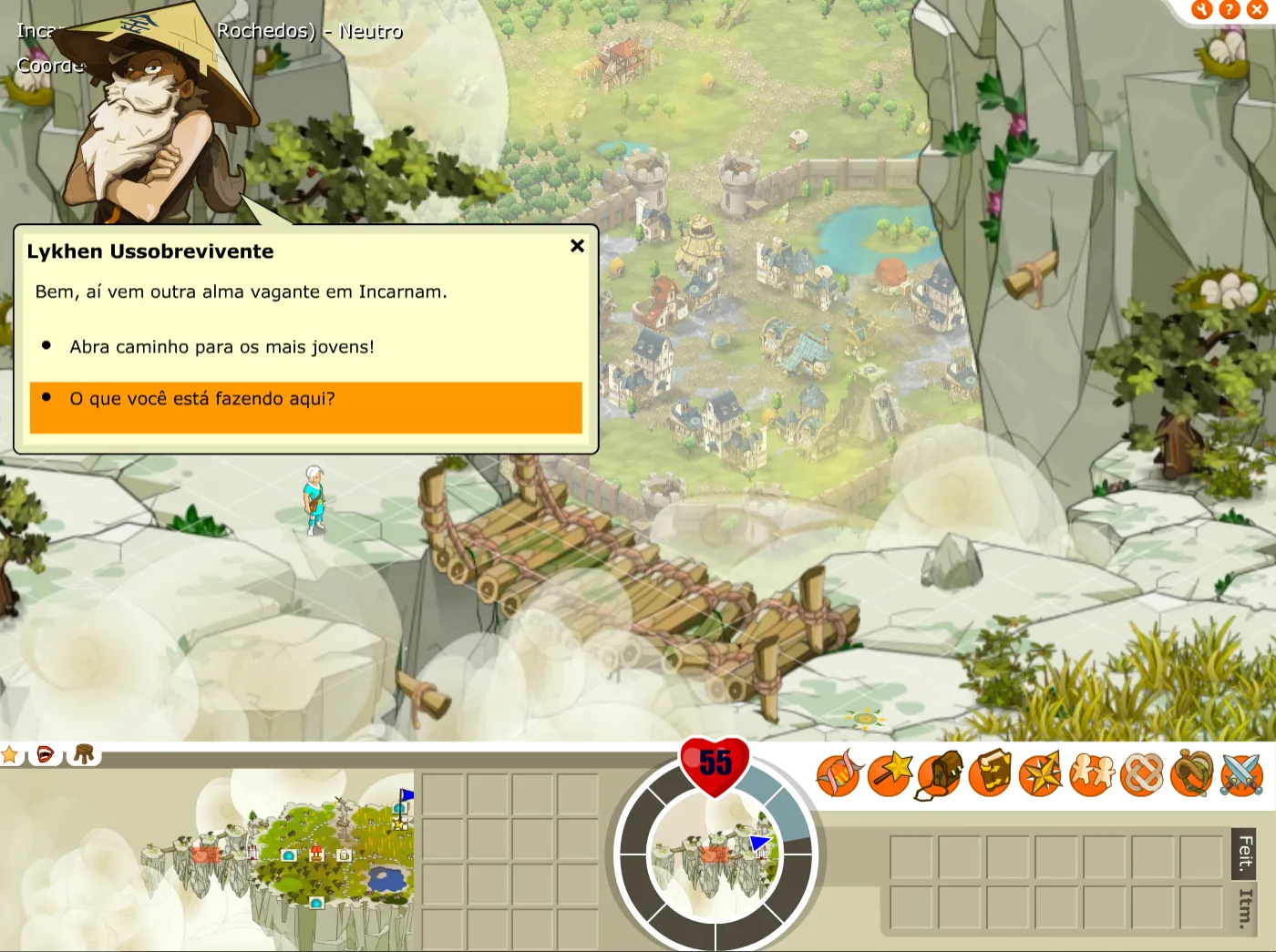Close the Lykhen Ussobrevivente dialogue box
Viewport: 1276px width, 952px height.
point(577,246)
